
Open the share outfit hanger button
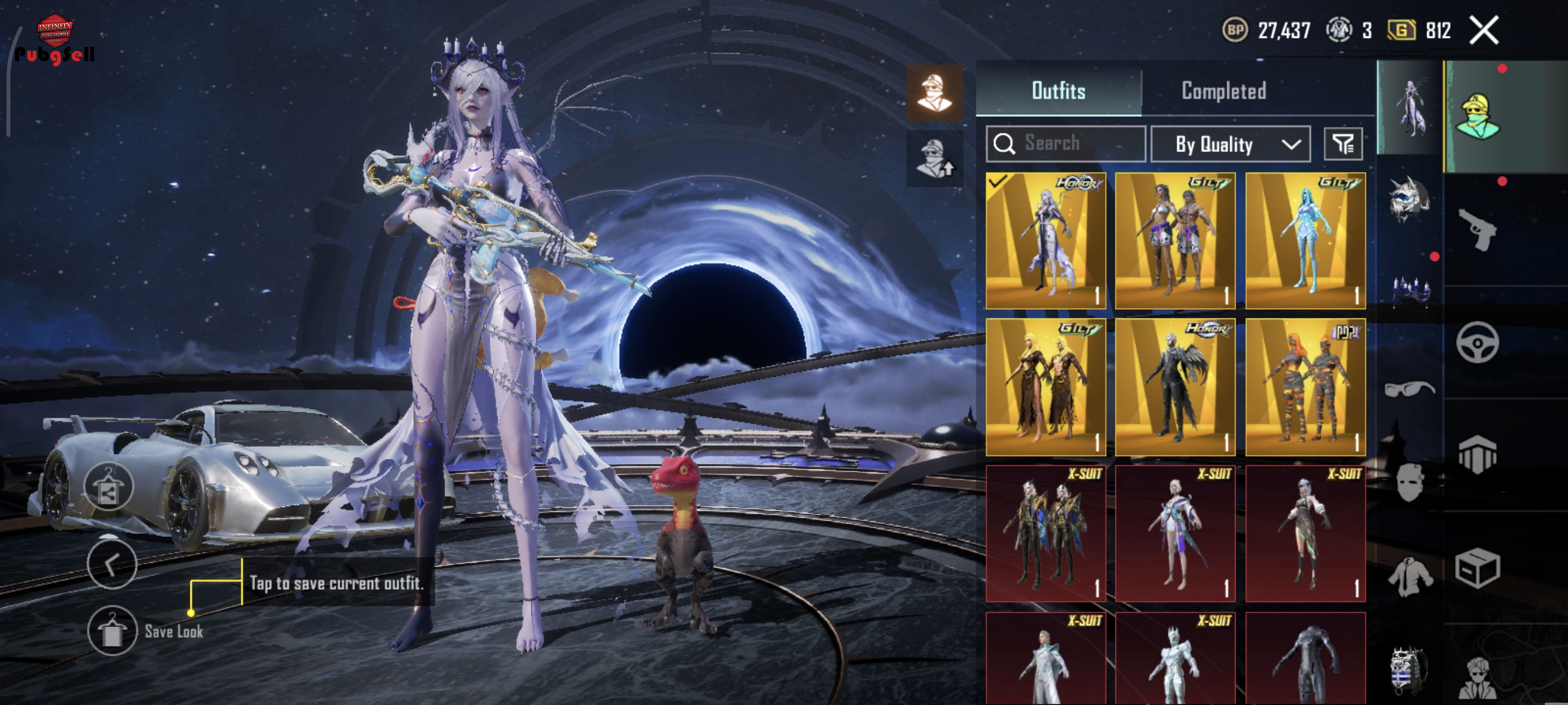(108, 487)
